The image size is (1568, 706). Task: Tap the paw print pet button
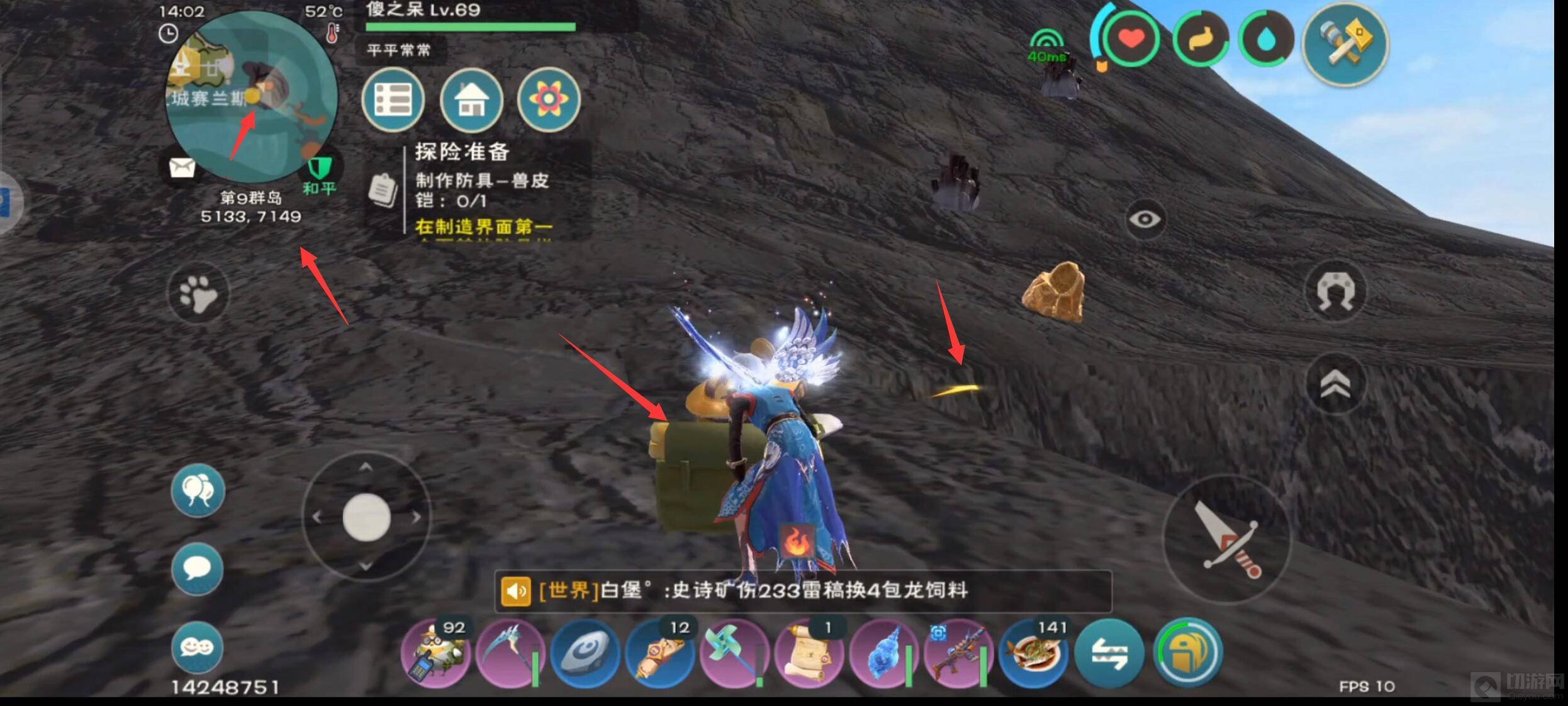point(198,294)
